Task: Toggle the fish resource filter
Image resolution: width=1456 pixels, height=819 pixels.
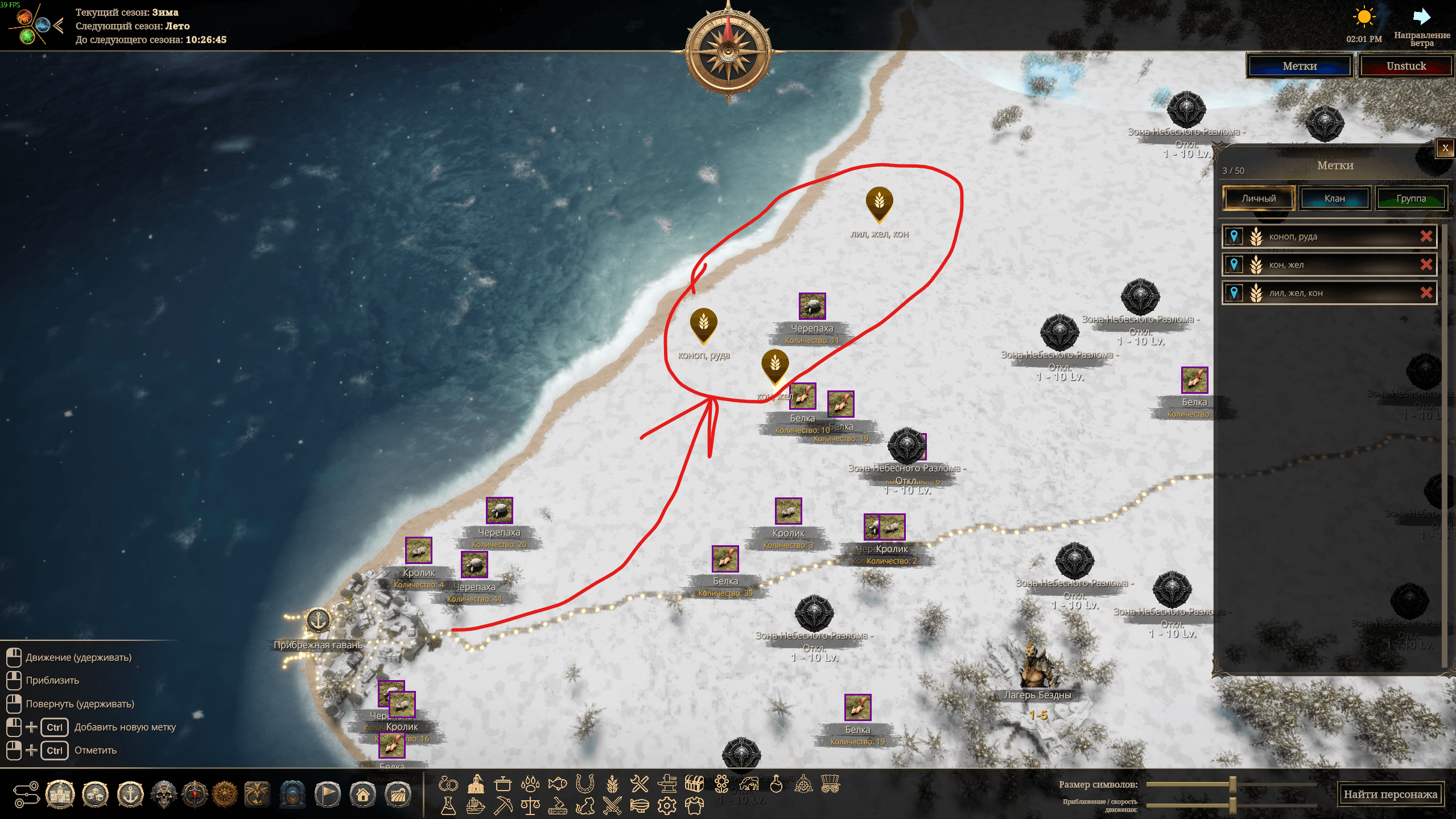Action: tap(557, 784)
